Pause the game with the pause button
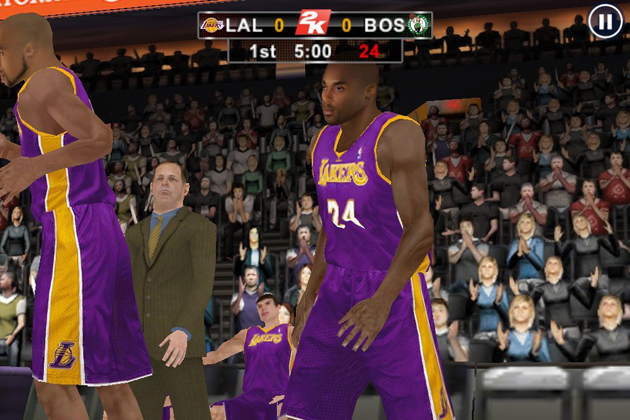Viewport: 630px width, 420px height. [x=605, y=21]
